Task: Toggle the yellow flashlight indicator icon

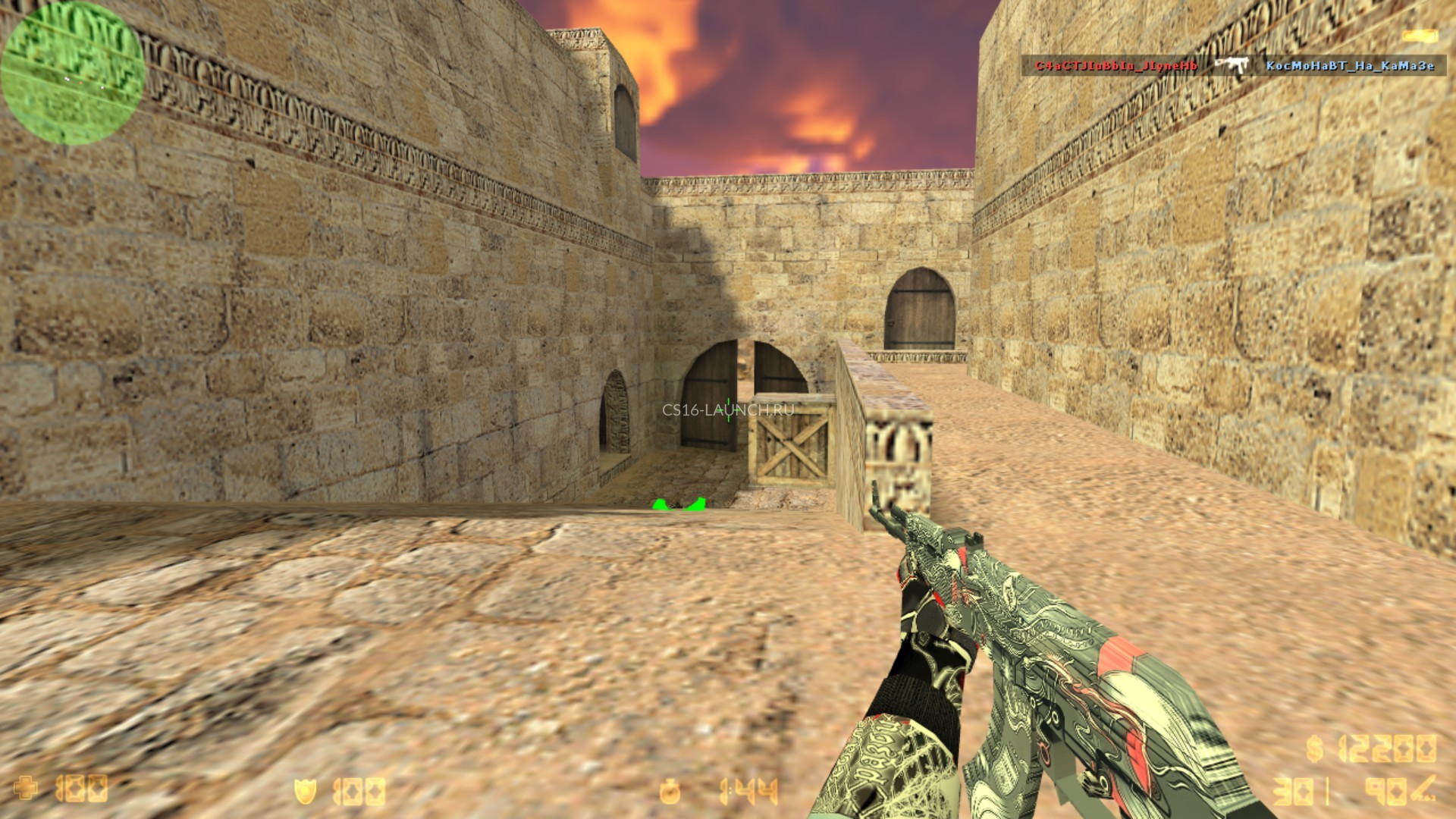Action: coord(1420,36)
